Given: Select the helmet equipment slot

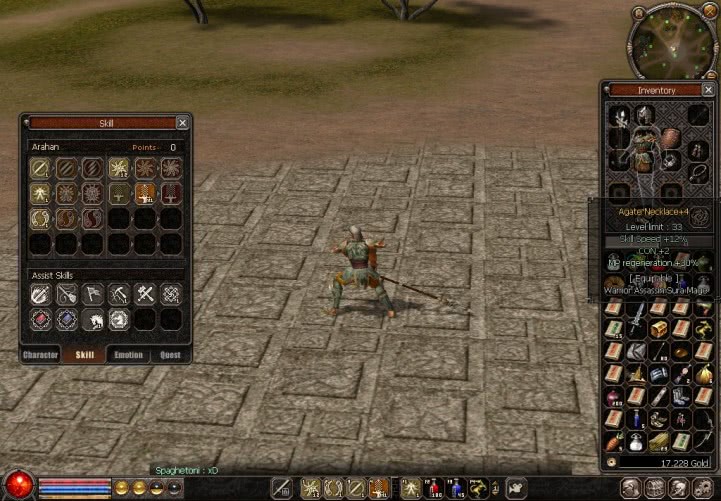Looking at the screenshot, I should coord(644,116).
